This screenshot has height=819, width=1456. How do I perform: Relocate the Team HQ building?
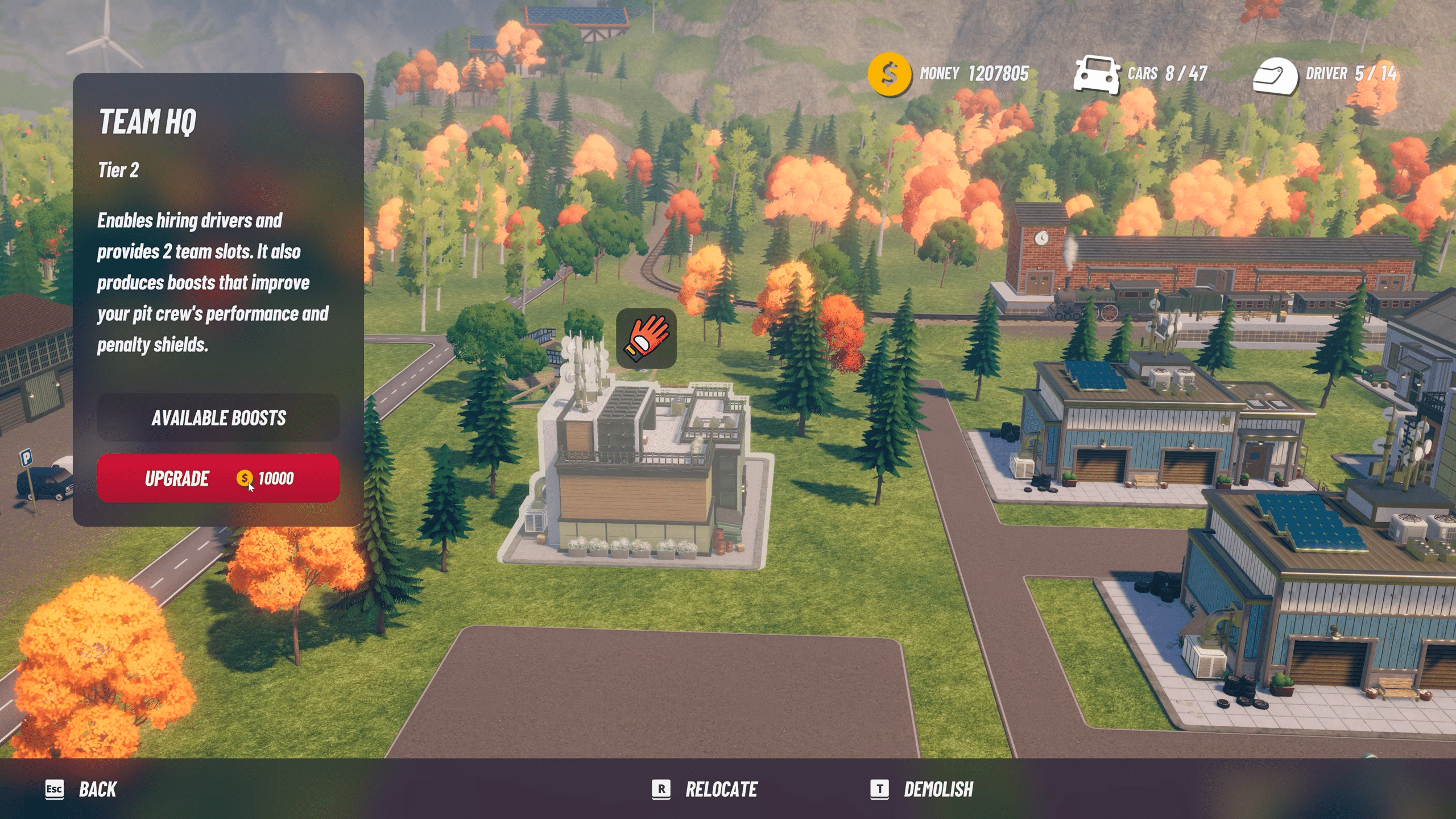[705, 789]
